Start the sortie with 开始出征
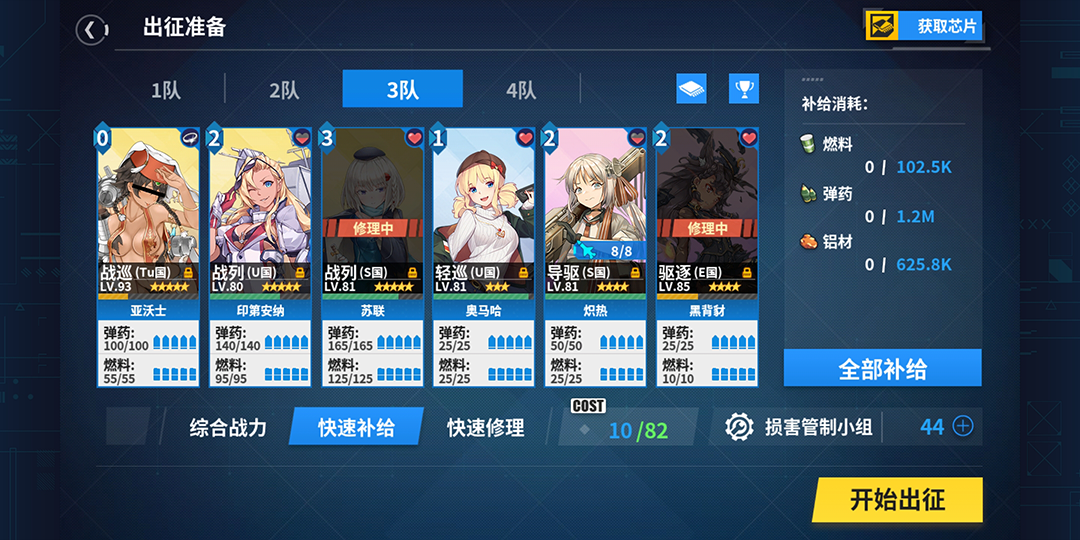The image size is (1080, 540). tap(896, 500)
